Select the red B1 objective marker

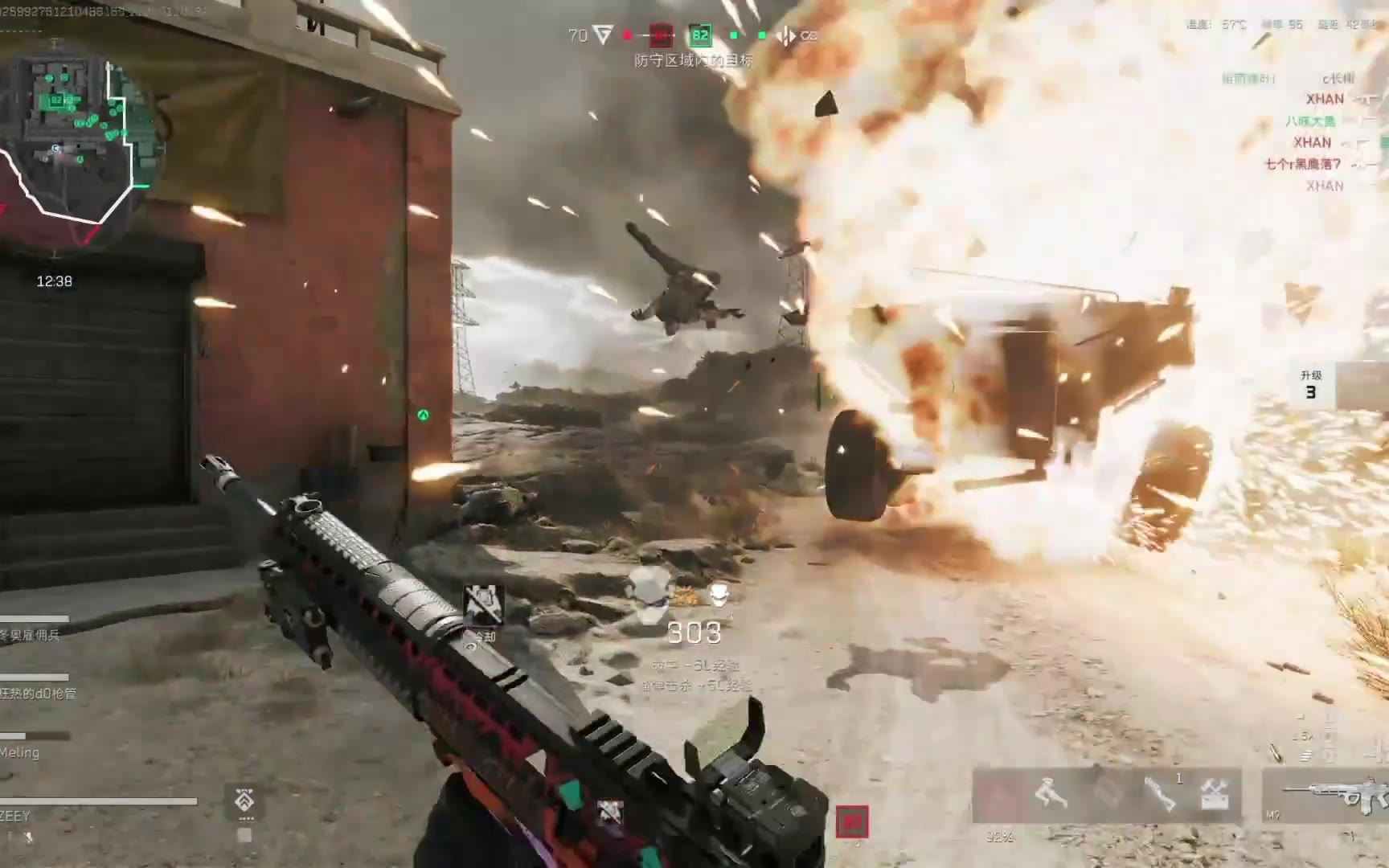coord(661,35)
